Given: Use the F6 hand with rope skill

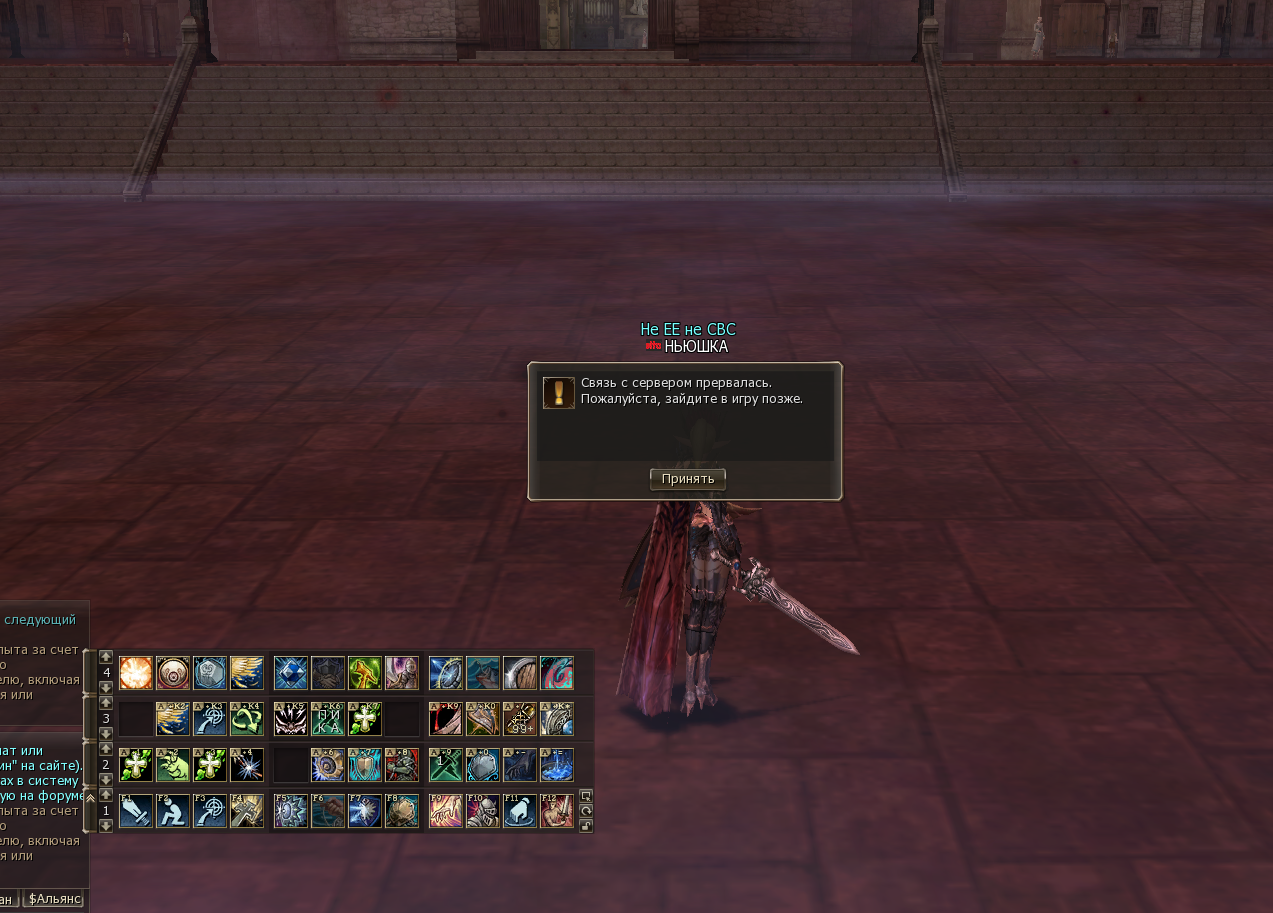Looking at the screenshot, I should 327,811.
